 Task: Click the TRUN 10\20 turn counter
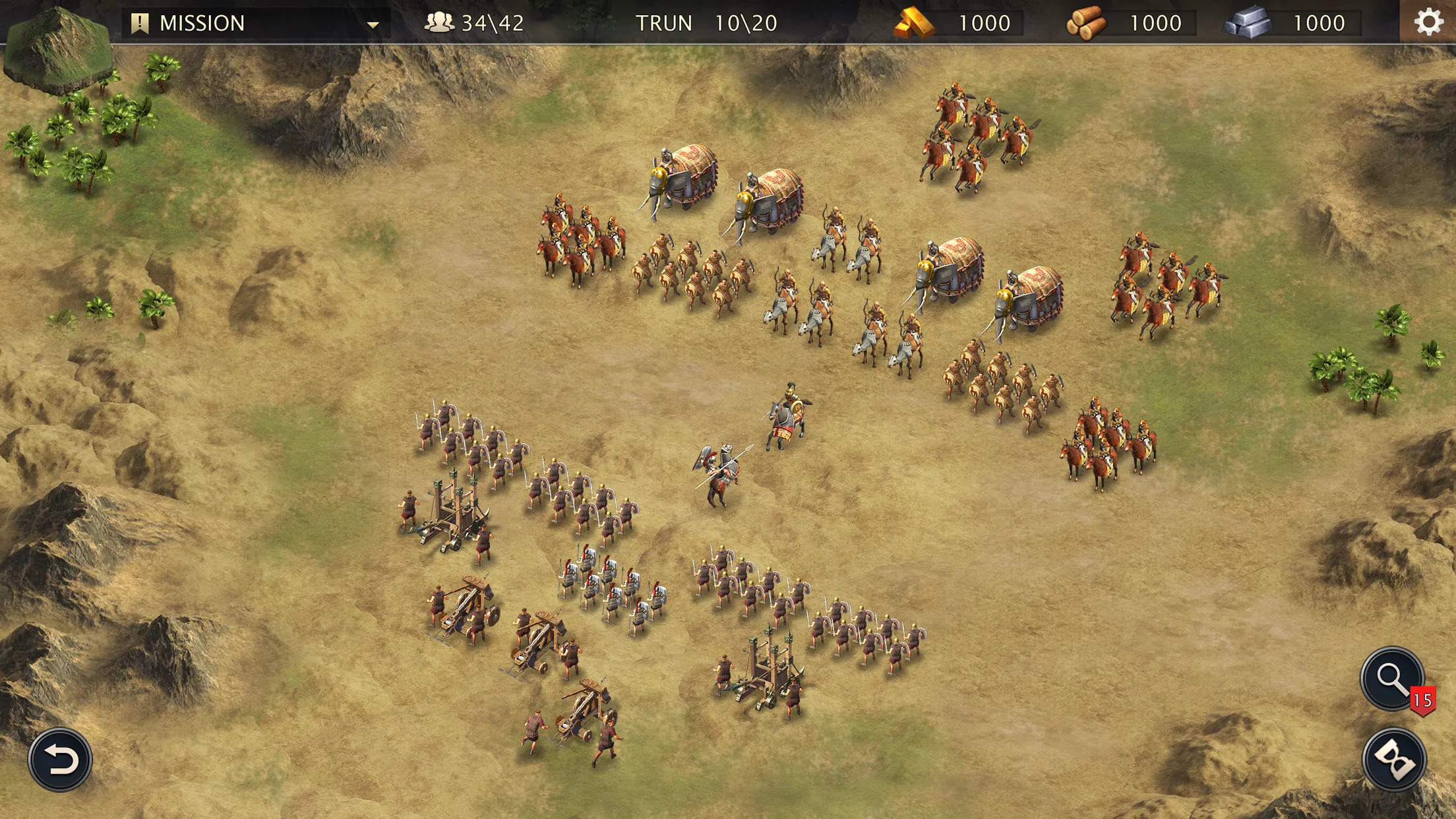[706, 23]
